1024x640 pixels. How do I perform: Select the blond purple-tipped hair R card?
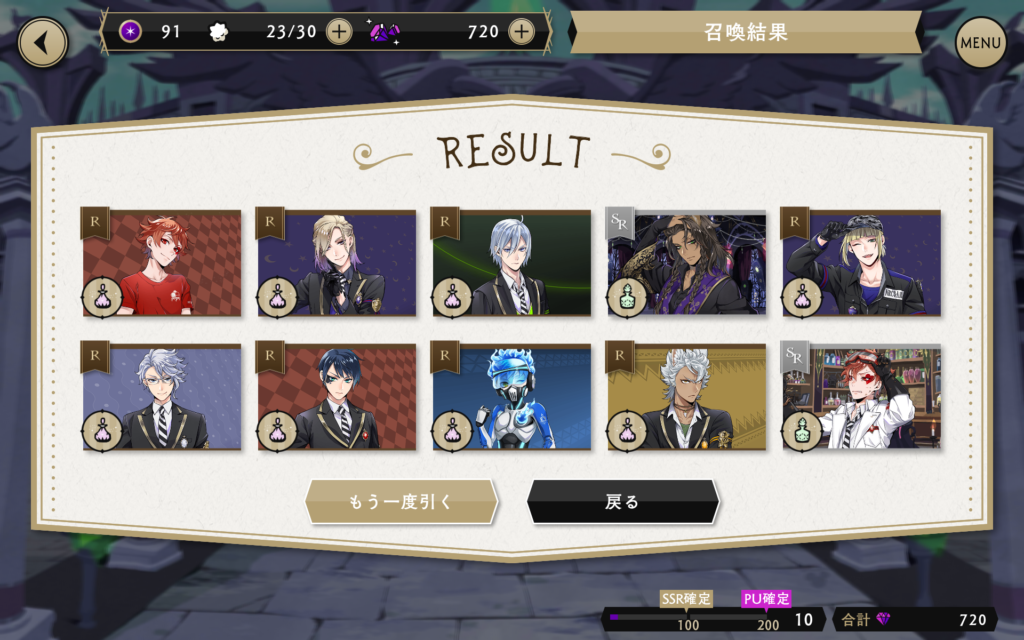[337, 264]
